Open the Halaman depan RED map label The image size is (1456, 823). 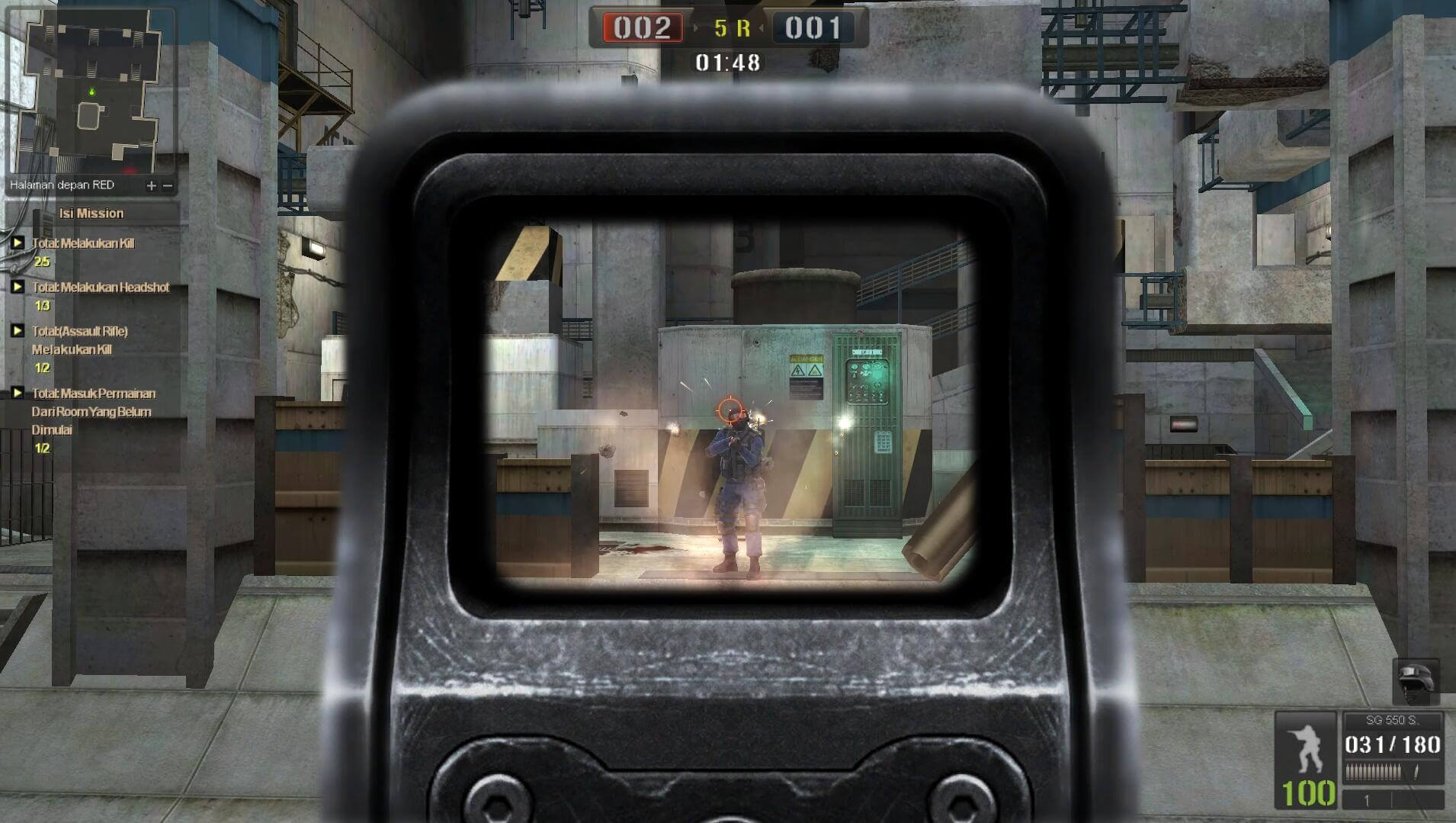pyautogui.click(x=61, y=185)
